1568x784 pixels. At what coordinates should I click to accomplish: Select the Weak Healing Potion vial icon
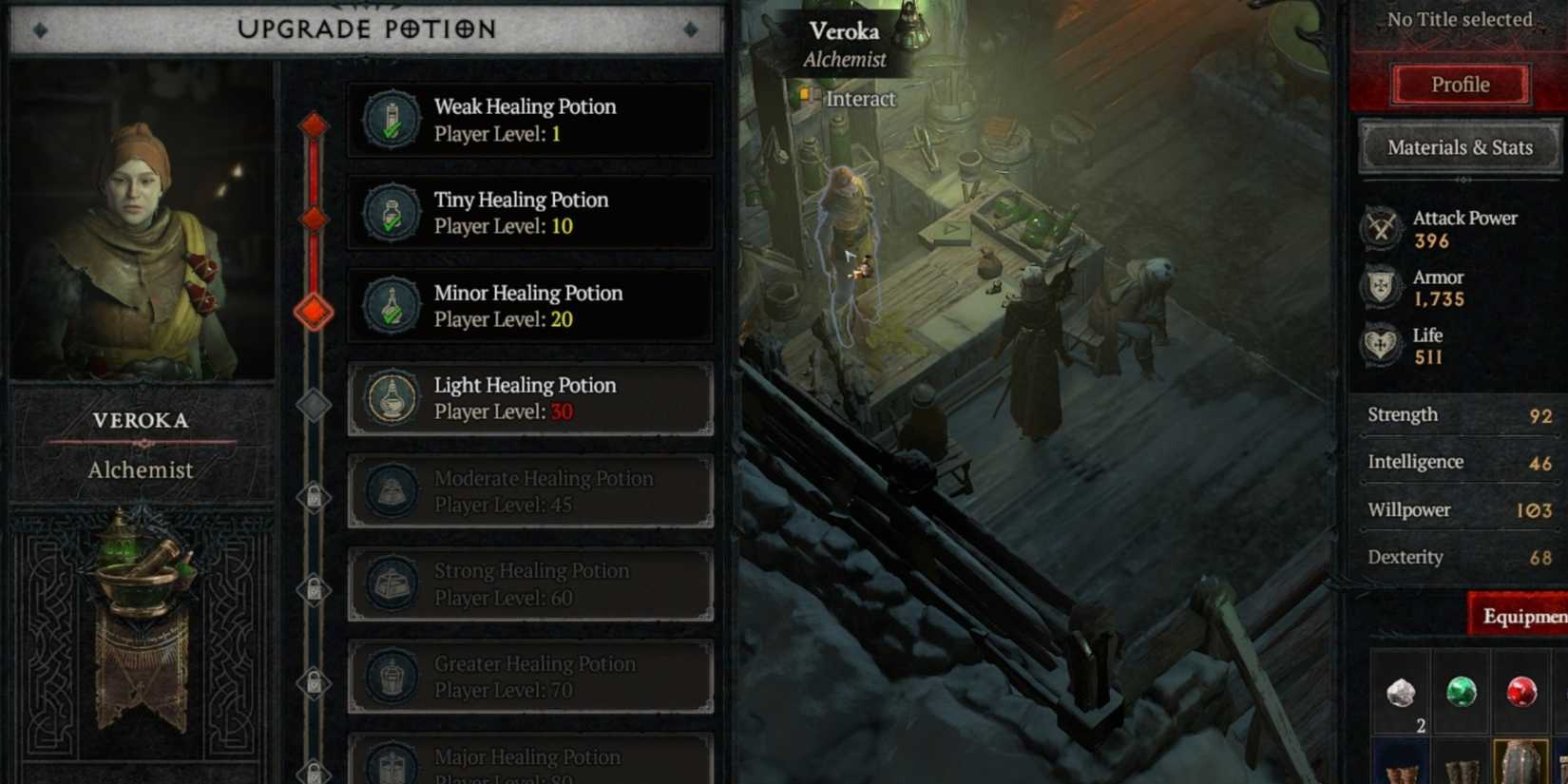[390, 119]
